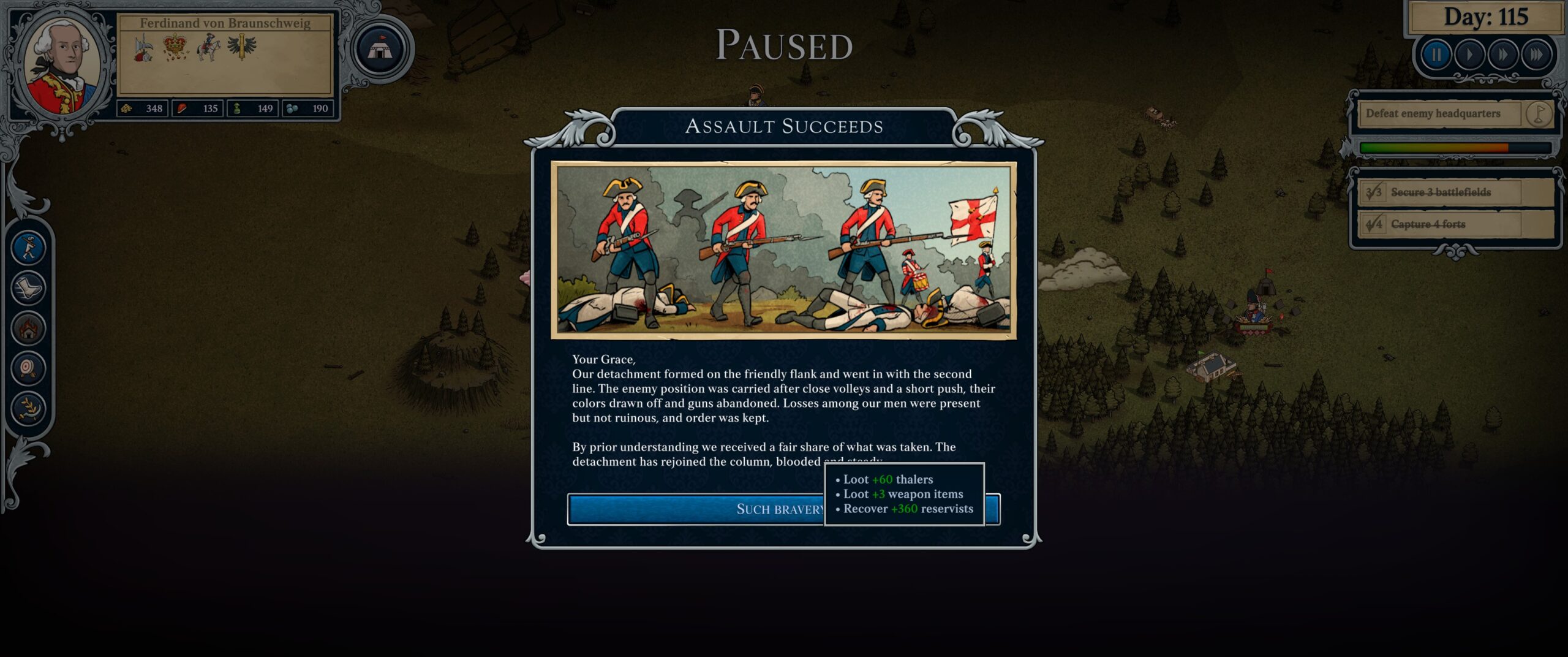Viewport: 1568px width, 657px height.
Task: Activate the running boot forced-march order
Action: click(29, 287)
